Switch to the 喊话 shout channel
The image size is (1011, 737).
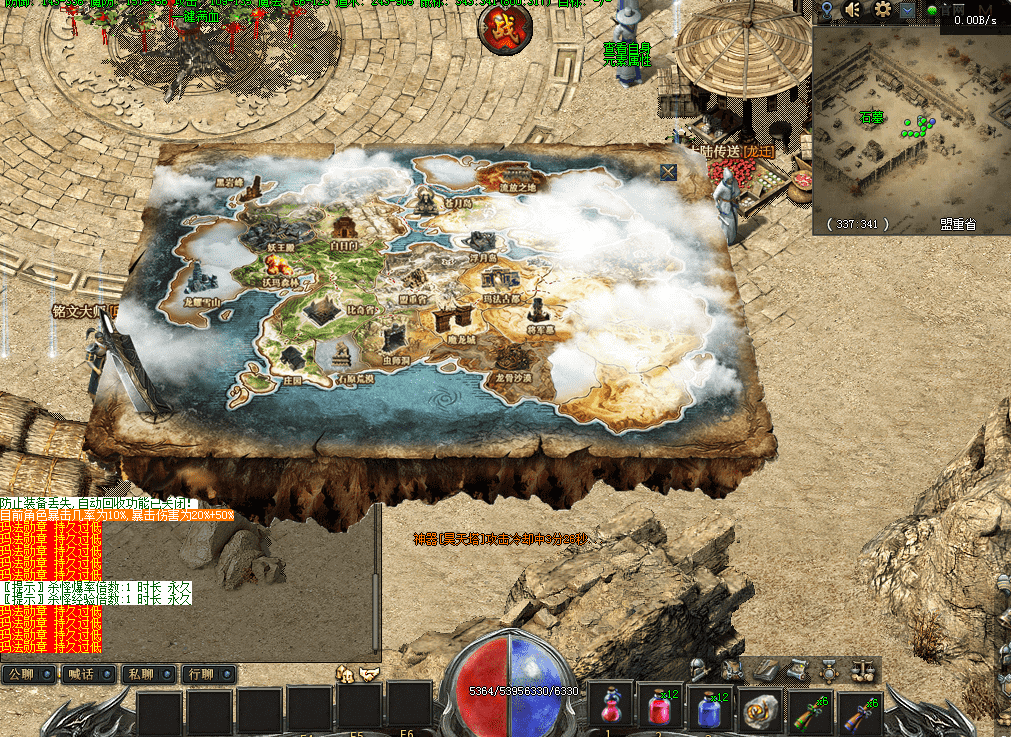point(88,674)
